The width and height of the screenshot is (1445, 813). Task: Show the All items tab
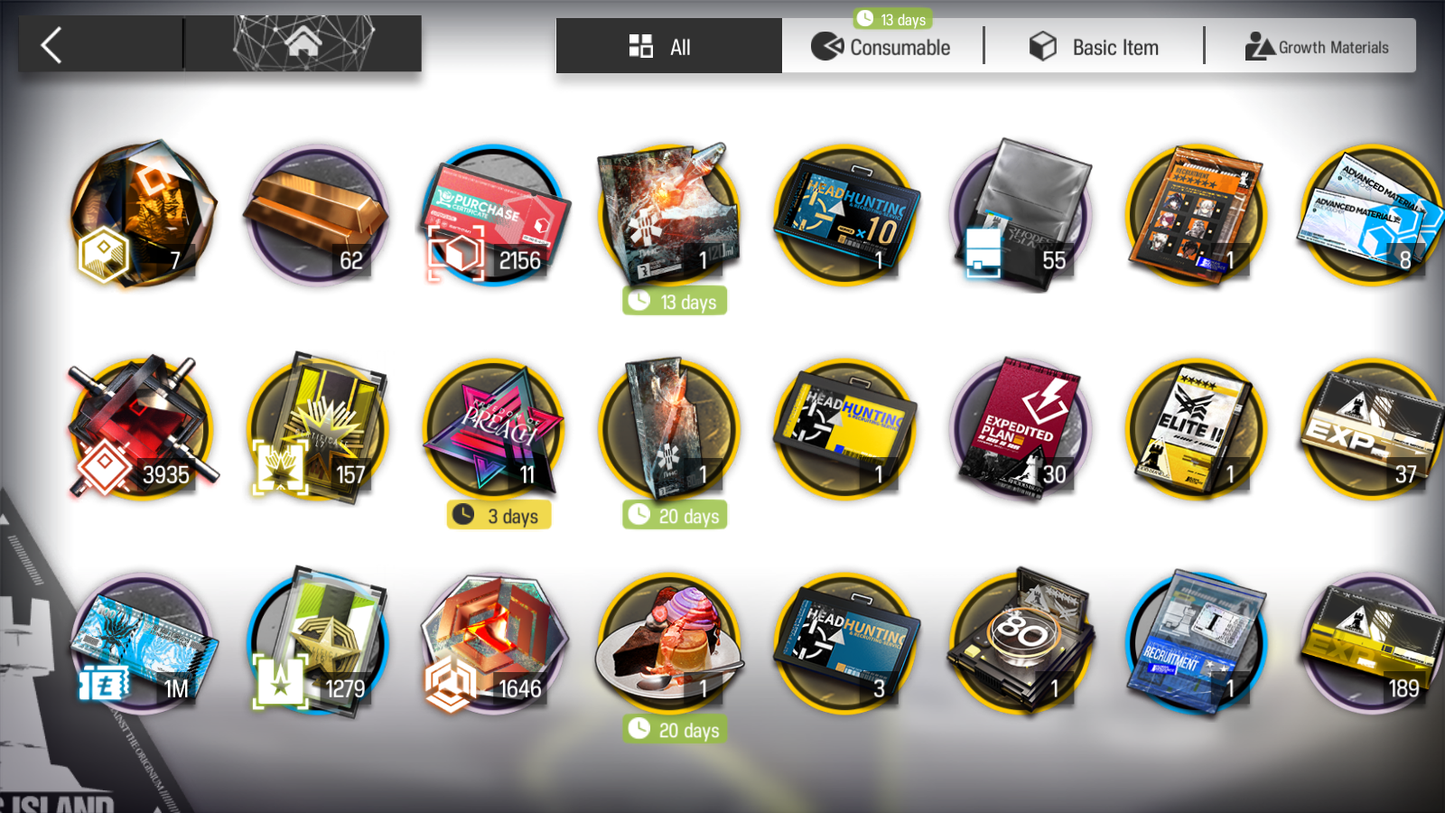click(668, 47)
